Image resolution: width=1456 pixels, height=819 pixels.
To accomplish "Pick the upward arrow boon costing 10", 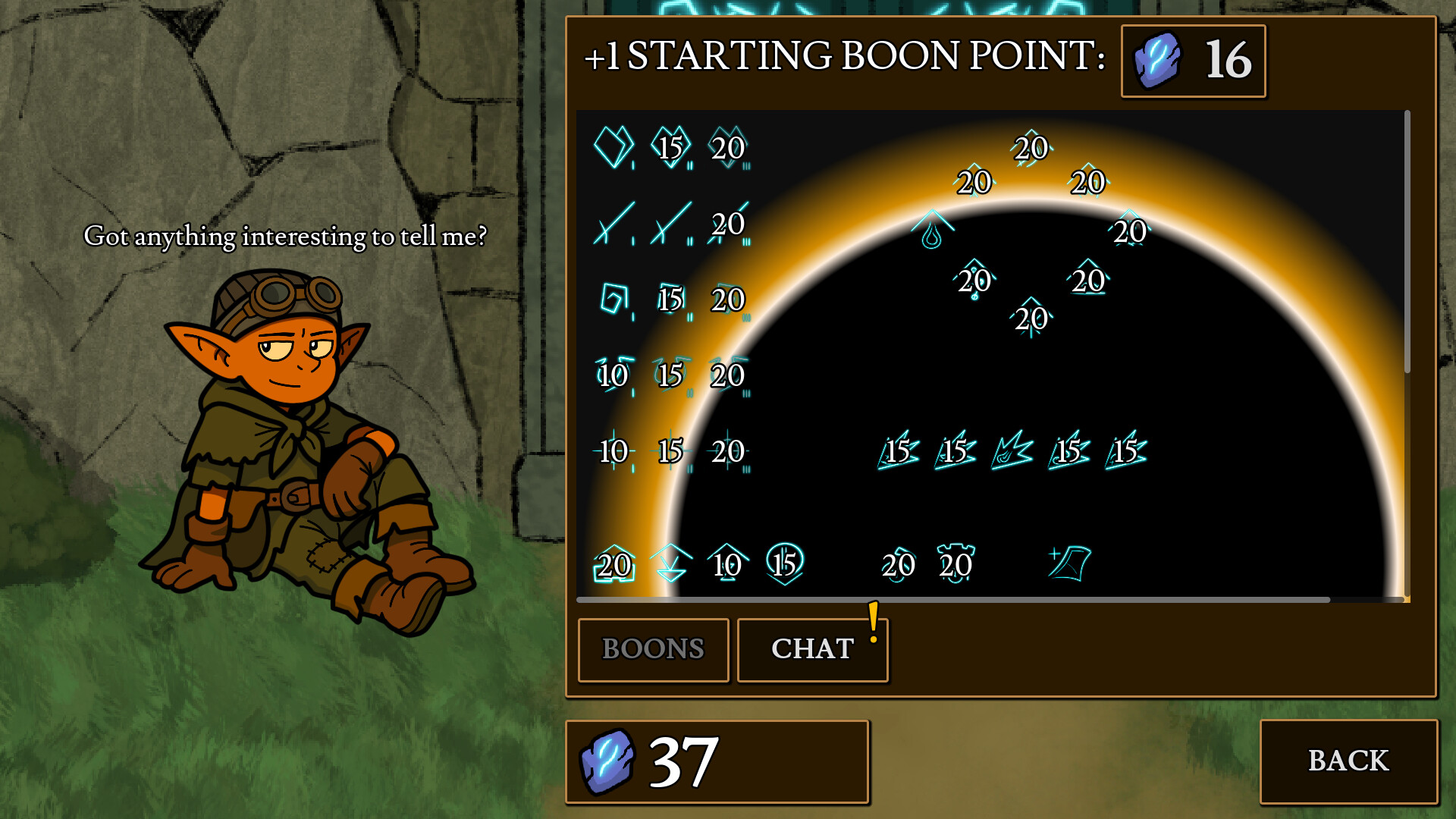I will tap(725, 564).
